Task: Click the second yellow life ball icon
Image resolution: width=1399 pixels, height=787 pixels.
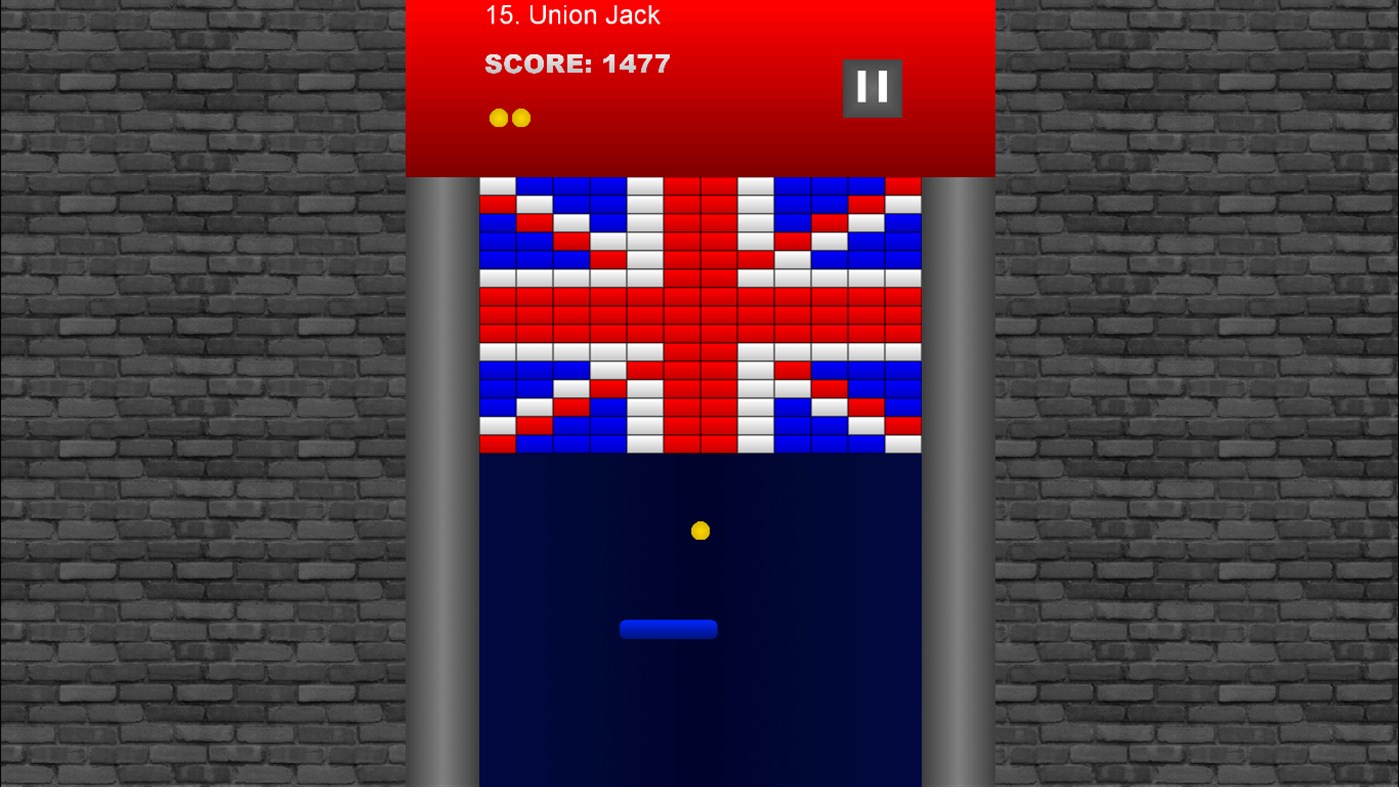Action: point(521,117)
